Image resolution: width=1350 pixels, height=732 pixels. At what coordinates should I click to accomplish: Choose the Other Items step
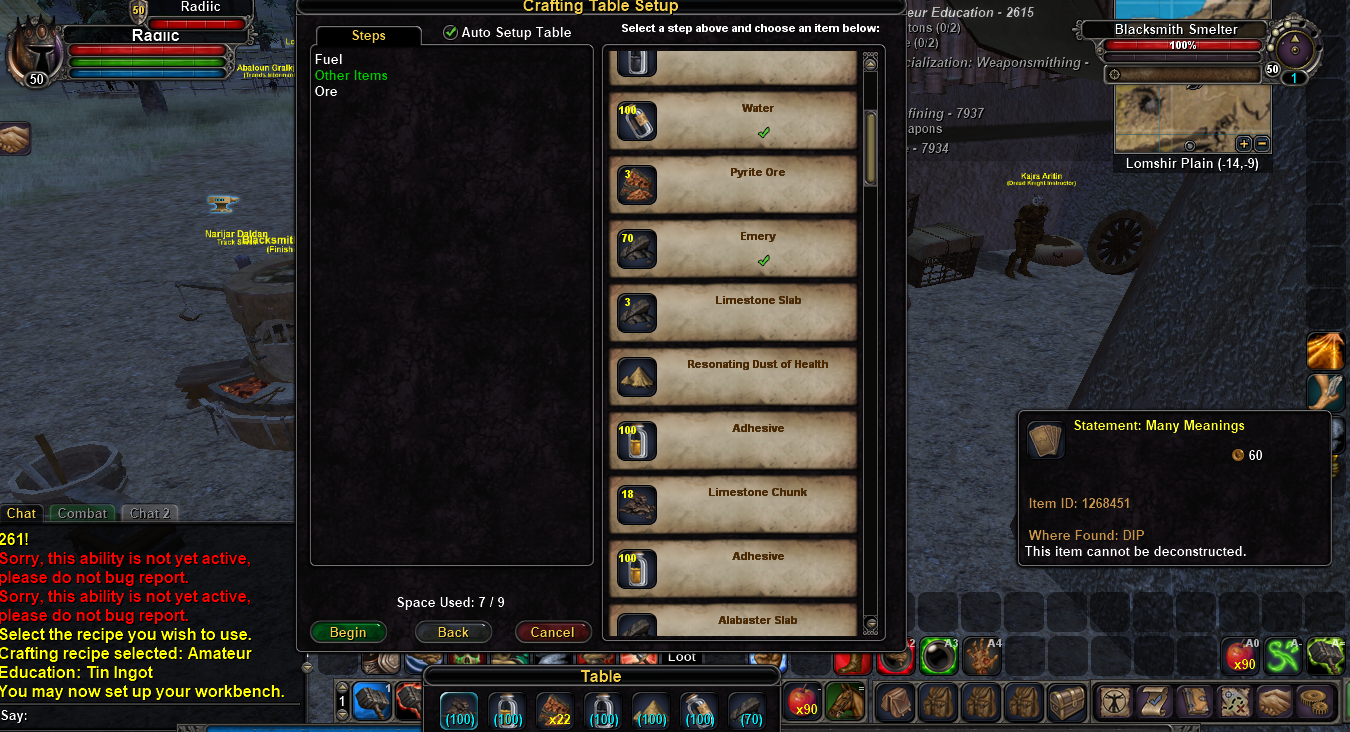click(x=351, y=76)
